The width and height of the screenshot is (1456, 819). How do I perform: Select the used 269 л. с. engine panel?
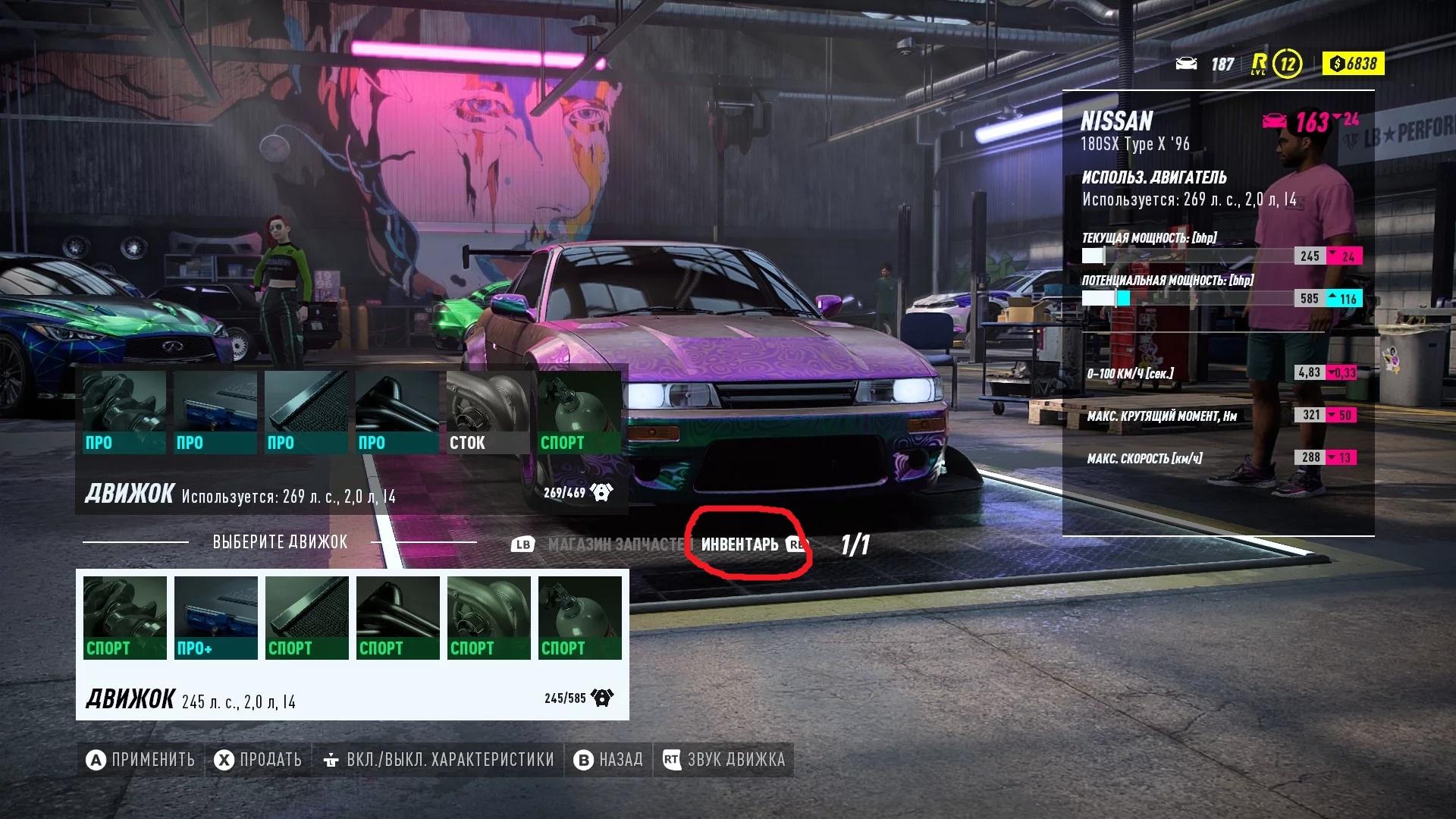352,494
